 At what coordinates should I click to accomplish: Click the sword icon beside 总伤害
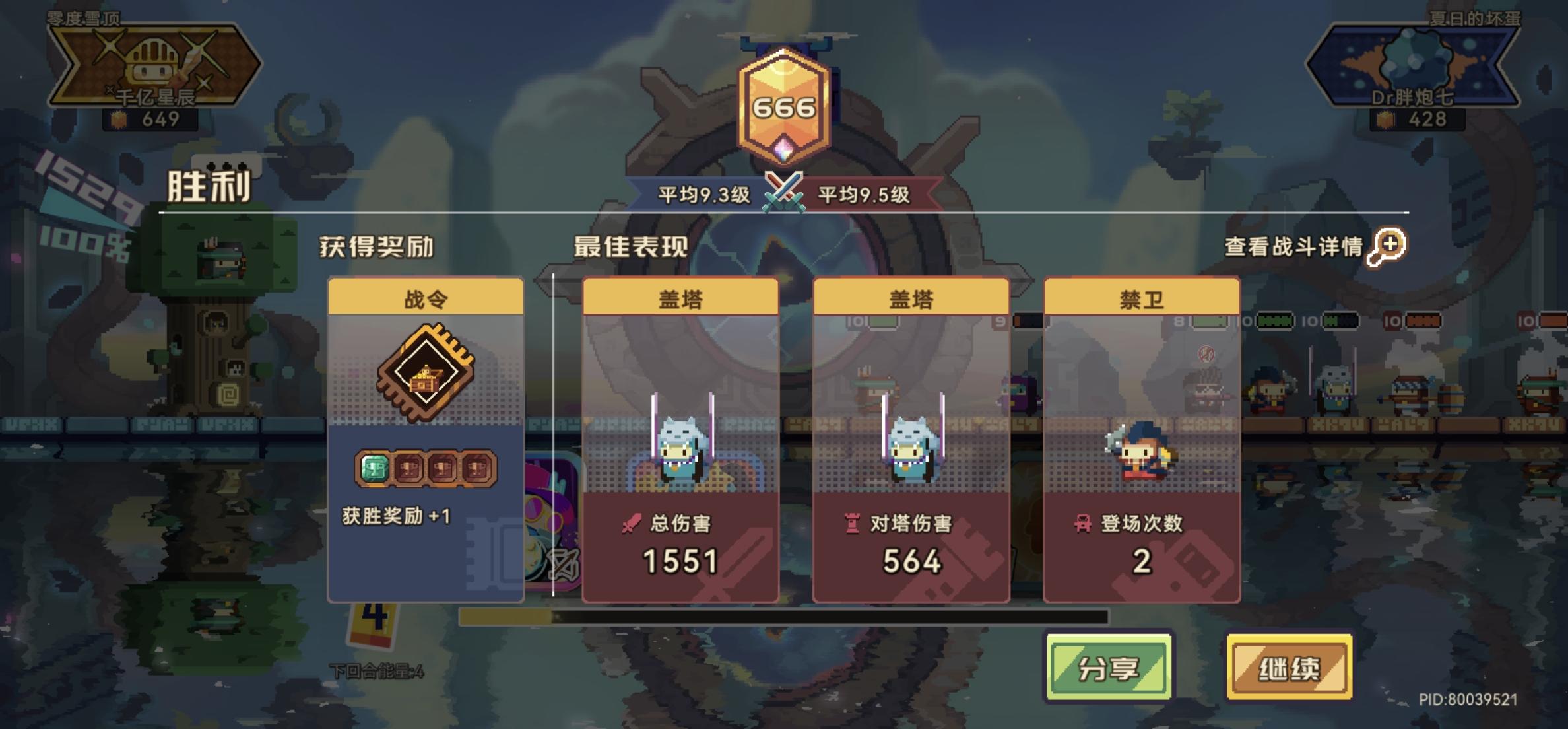tap(632, 521)
